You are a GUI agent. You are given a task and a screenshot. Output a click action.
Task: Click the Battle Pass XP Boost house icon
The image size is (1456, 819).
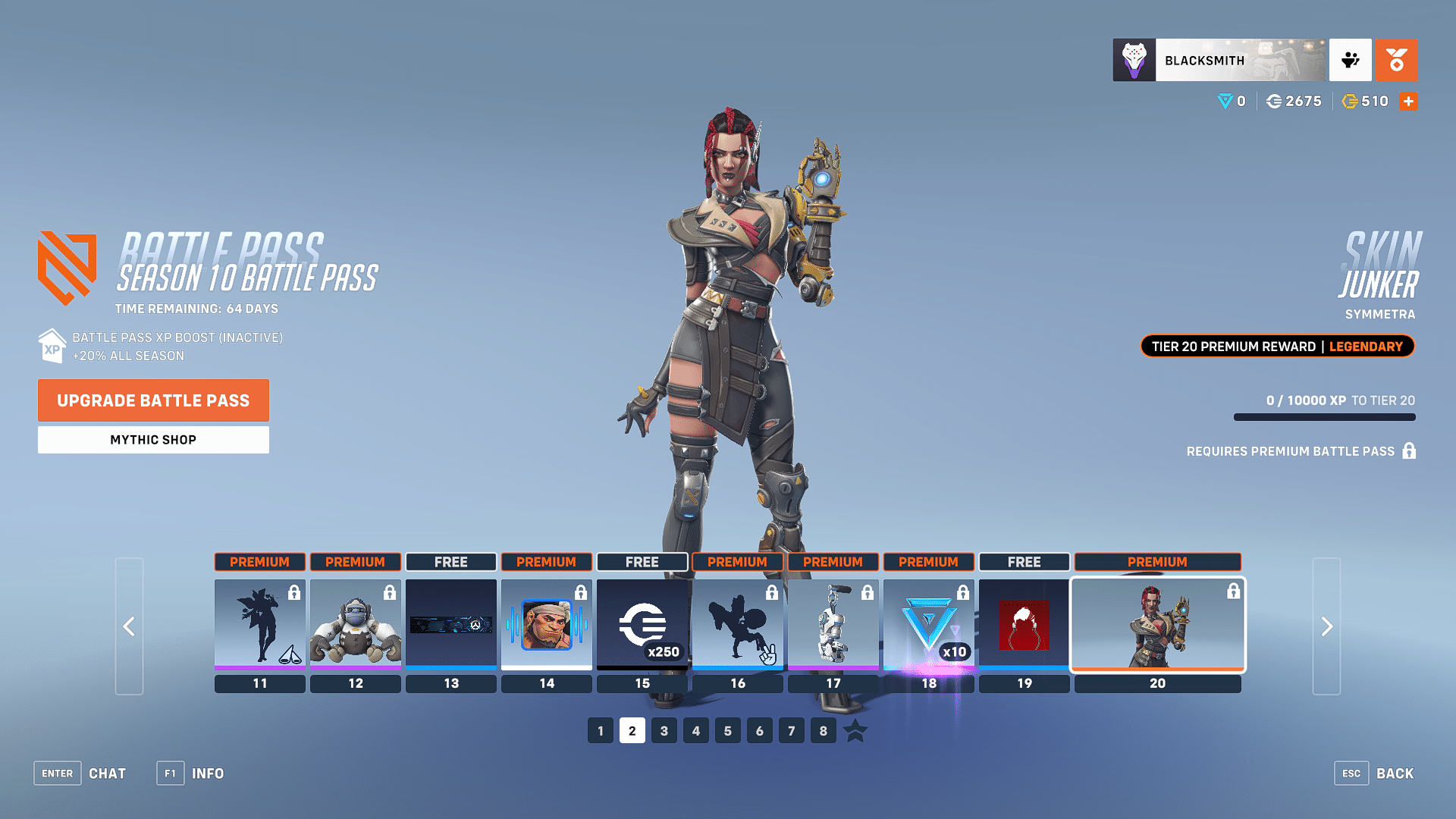pos(52,347)
